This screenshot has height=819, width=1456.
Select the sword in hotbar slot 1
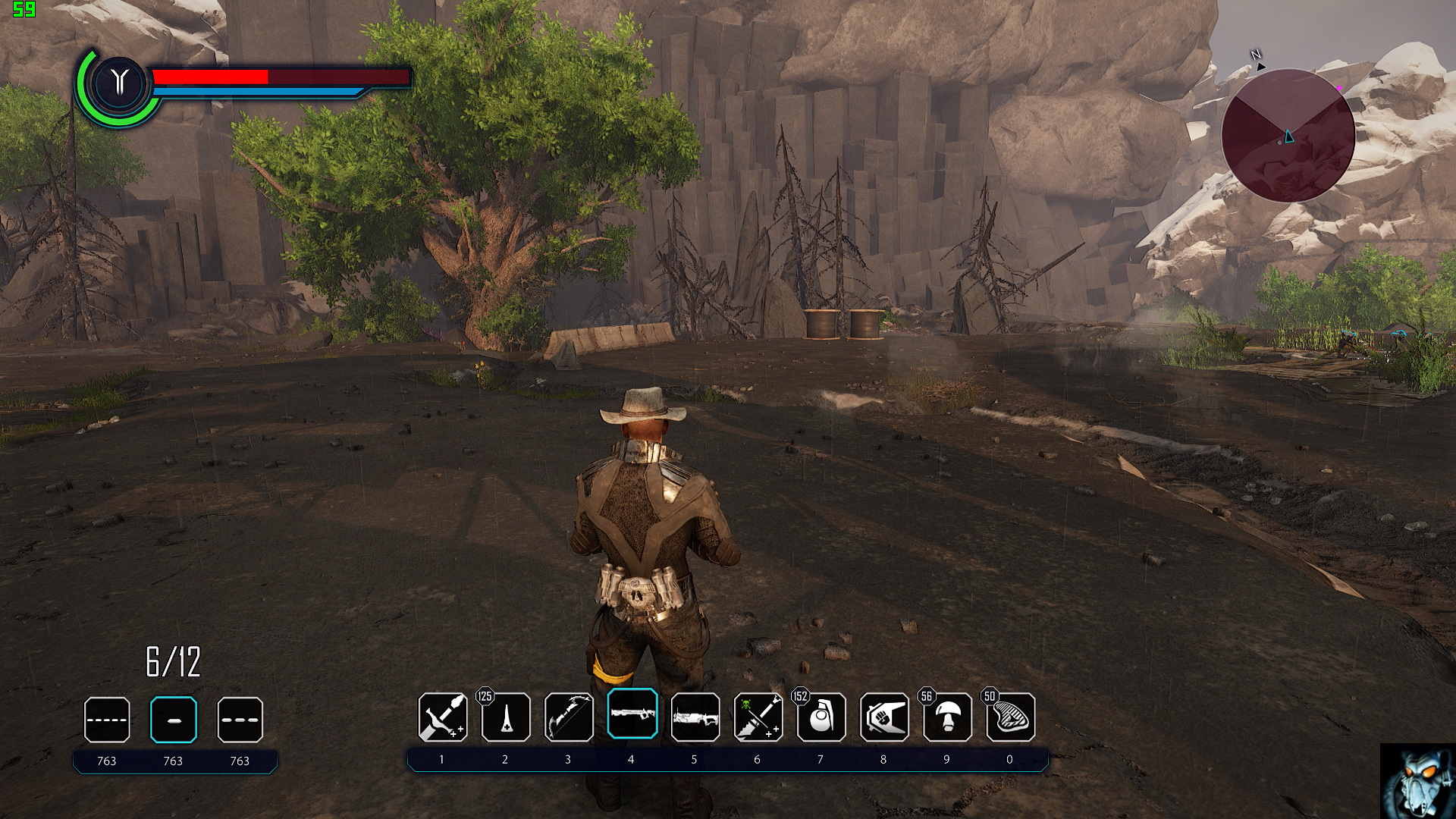click(442, 717)
